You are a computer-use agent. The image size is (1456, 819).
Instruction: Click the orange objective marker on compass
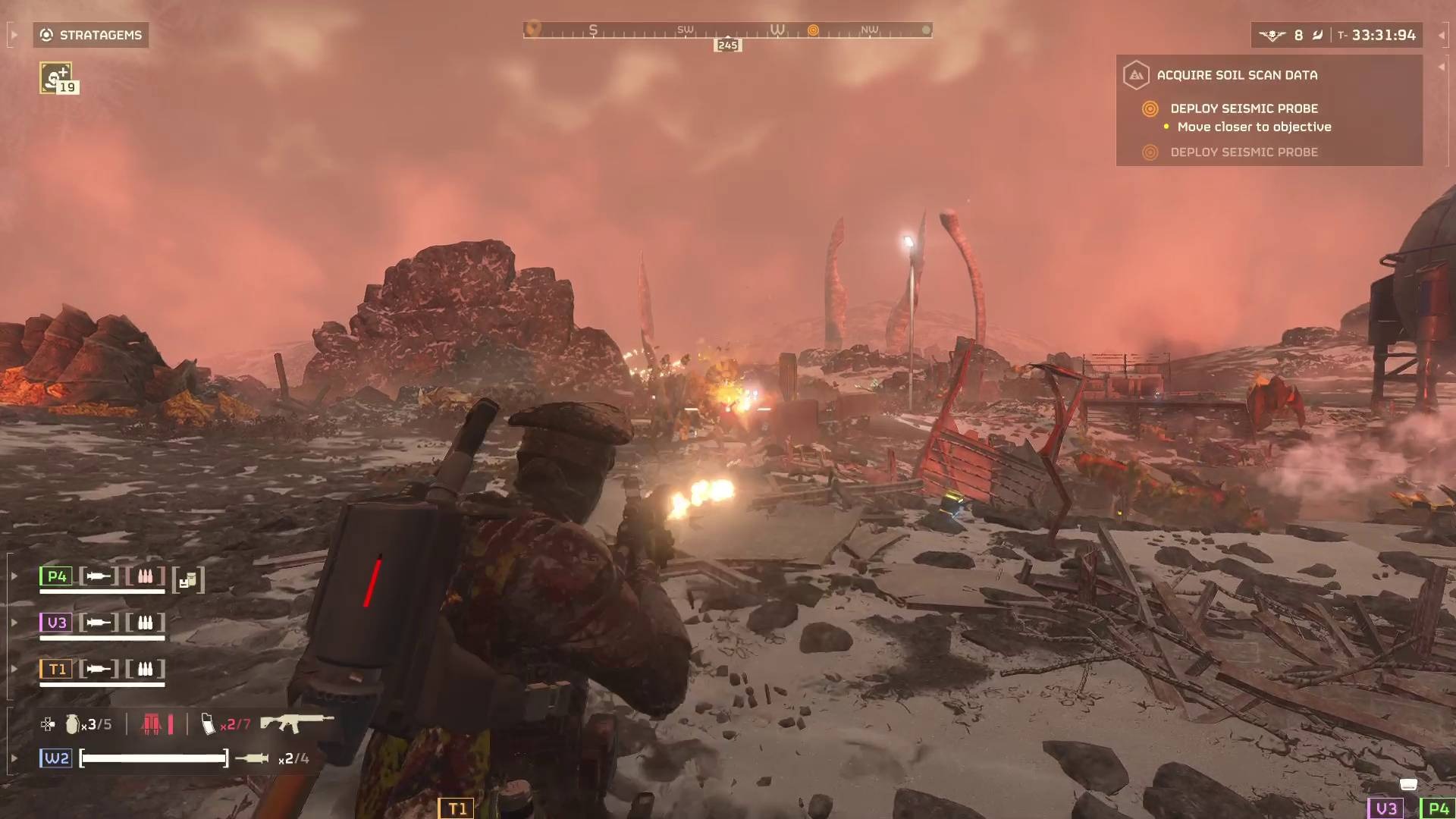813,30
